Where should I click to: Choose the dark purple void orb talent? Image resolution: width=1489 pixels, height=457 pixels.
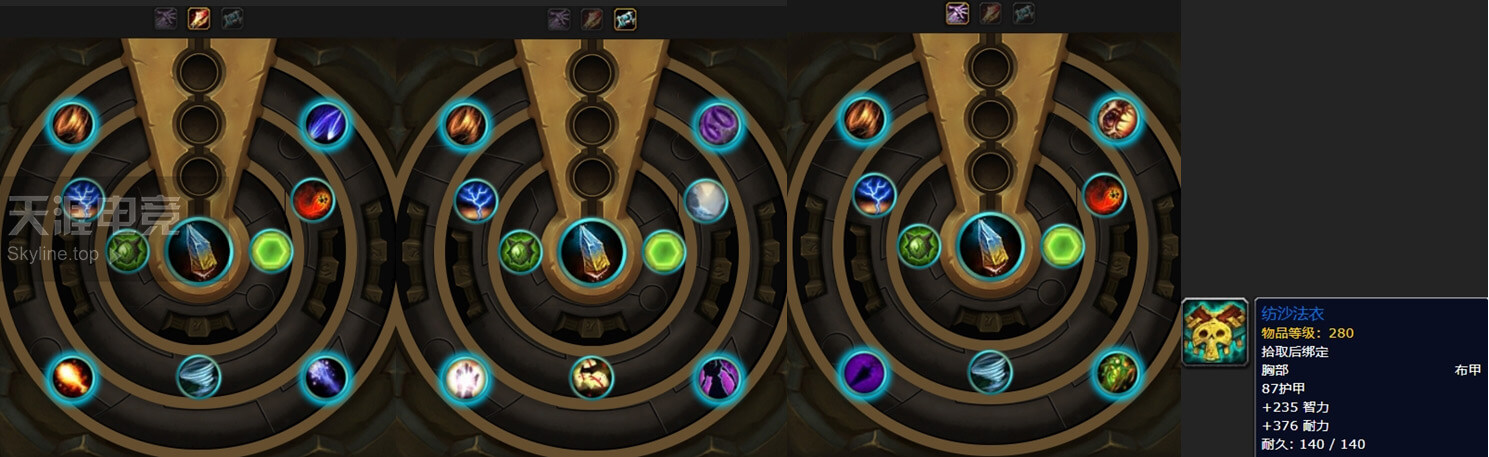[863, 373]
